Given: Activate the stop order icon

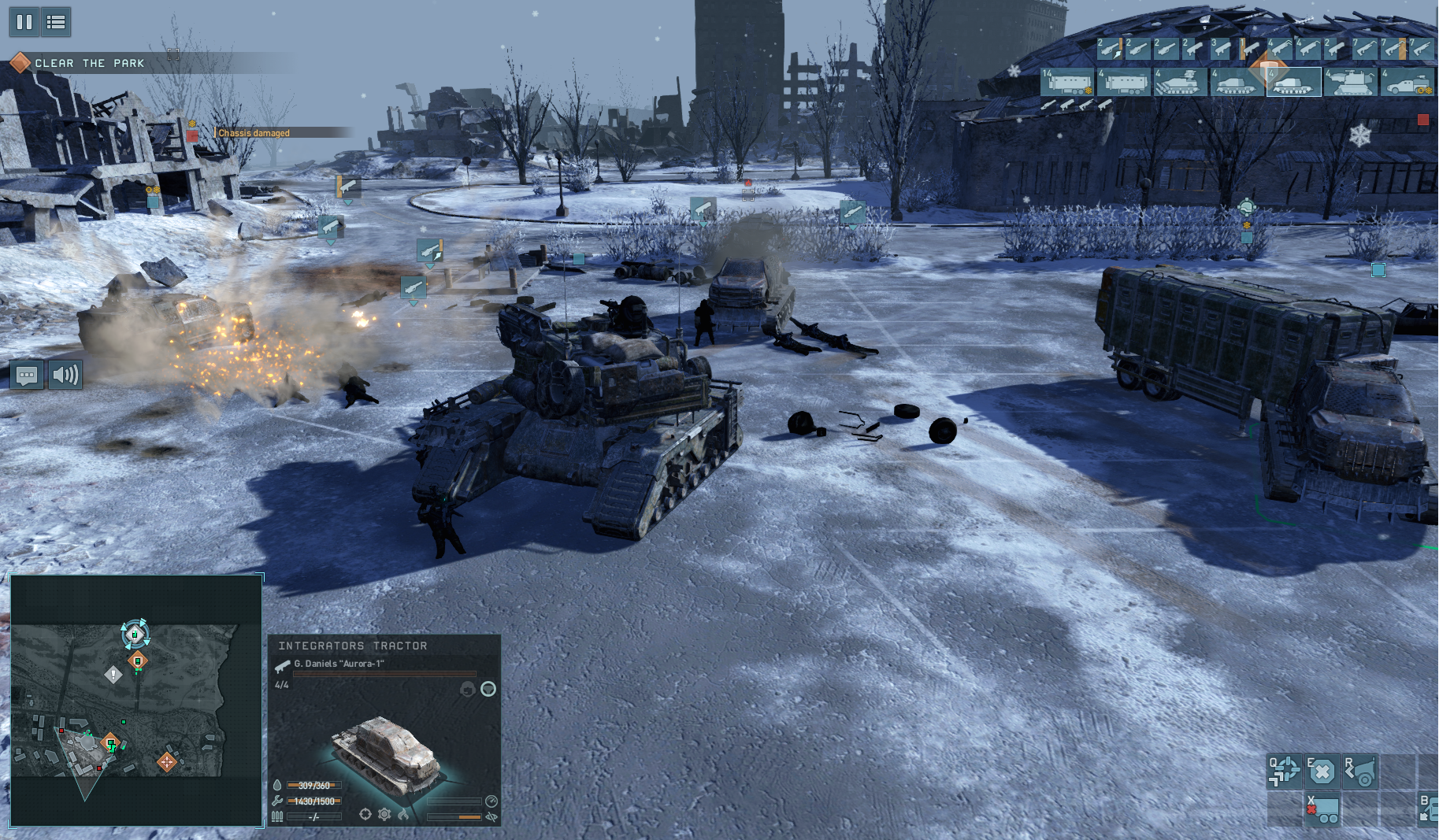Looking at the screenshot, I should pyautogui.click(x=1322, y=772).
